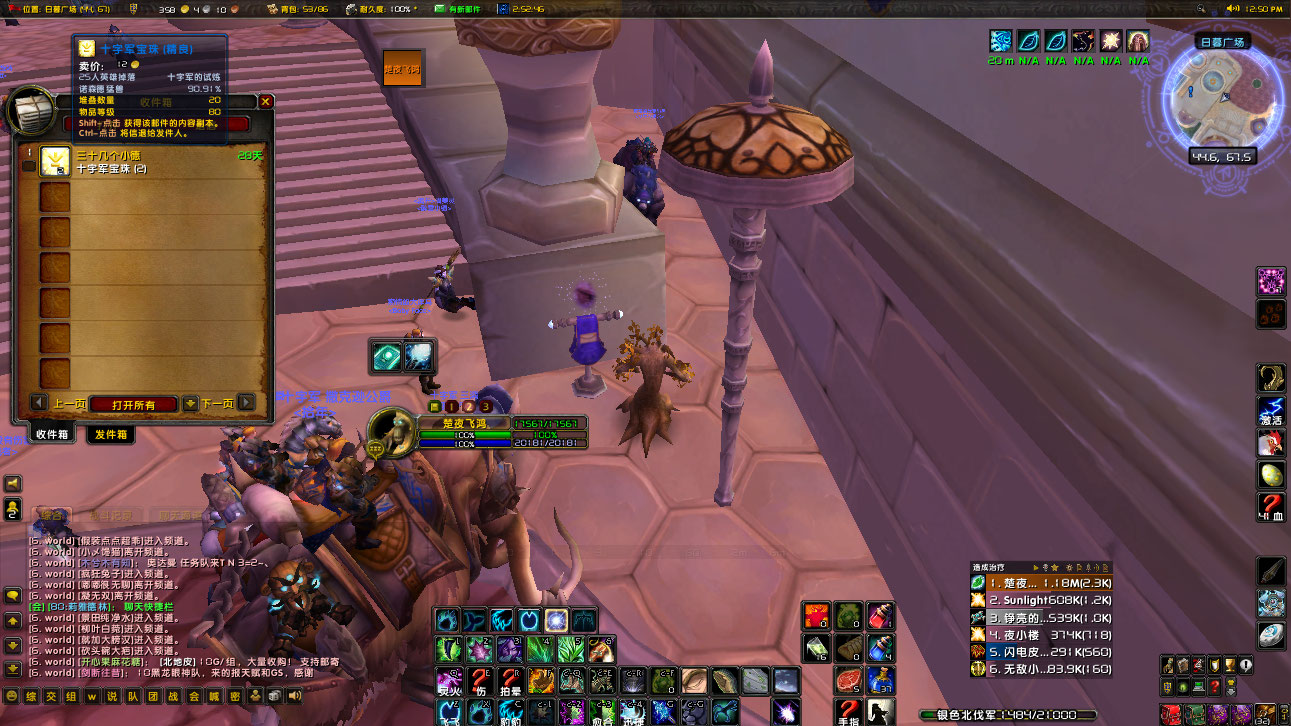
Task: Use the mana potion icon showing 37
Action: [880, 679]
